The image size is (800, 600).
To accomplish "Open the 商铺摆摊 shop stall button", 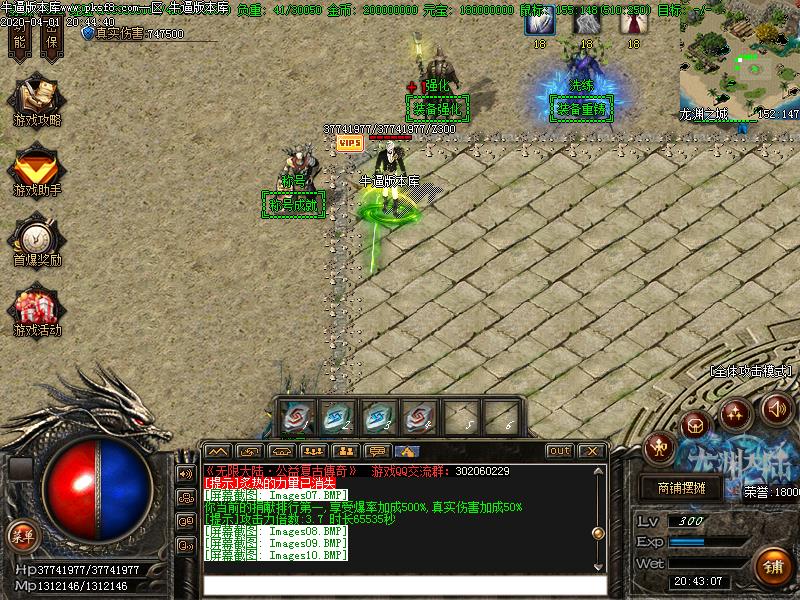I will [688, 489].
